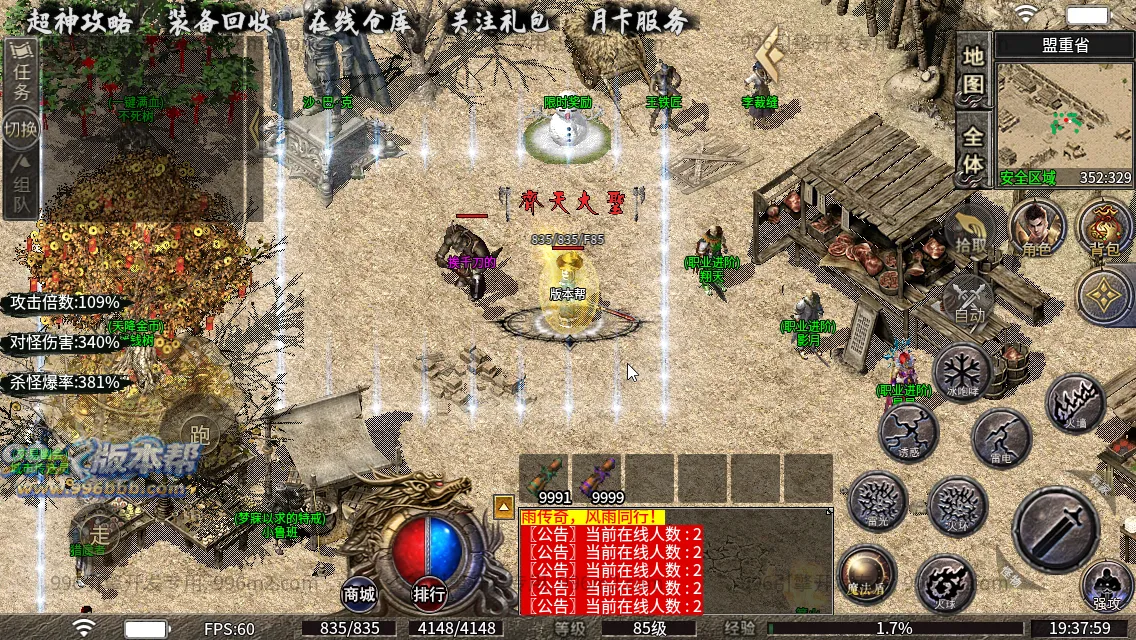Toggle 自动 auto-combat
This screenshot has width=1136, height=640.
[969, 298]
